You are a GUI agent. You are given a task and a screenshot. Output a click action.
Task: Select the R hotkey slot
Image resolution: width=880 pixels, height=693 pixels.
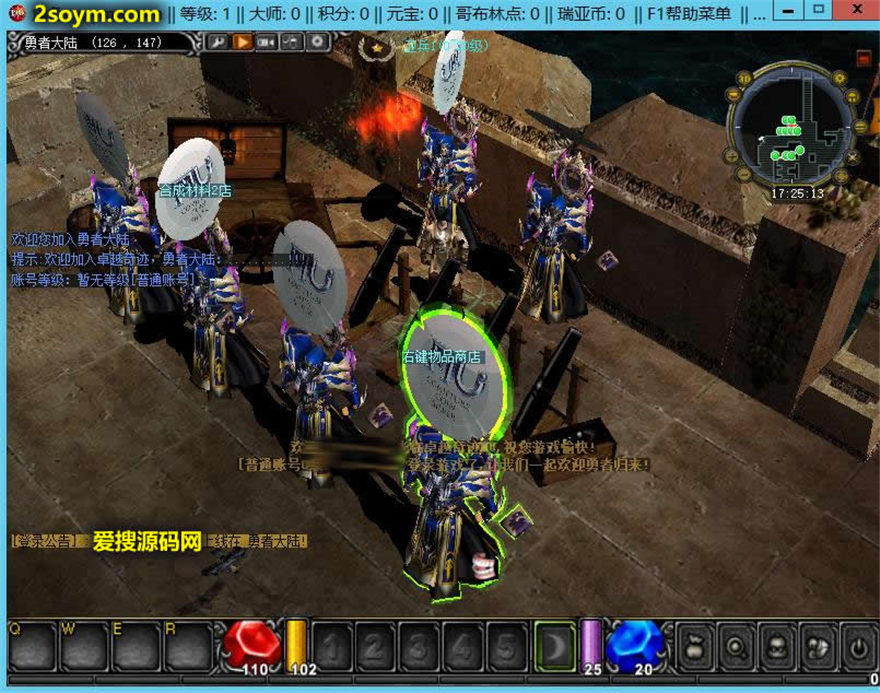(x=187, y=645)
